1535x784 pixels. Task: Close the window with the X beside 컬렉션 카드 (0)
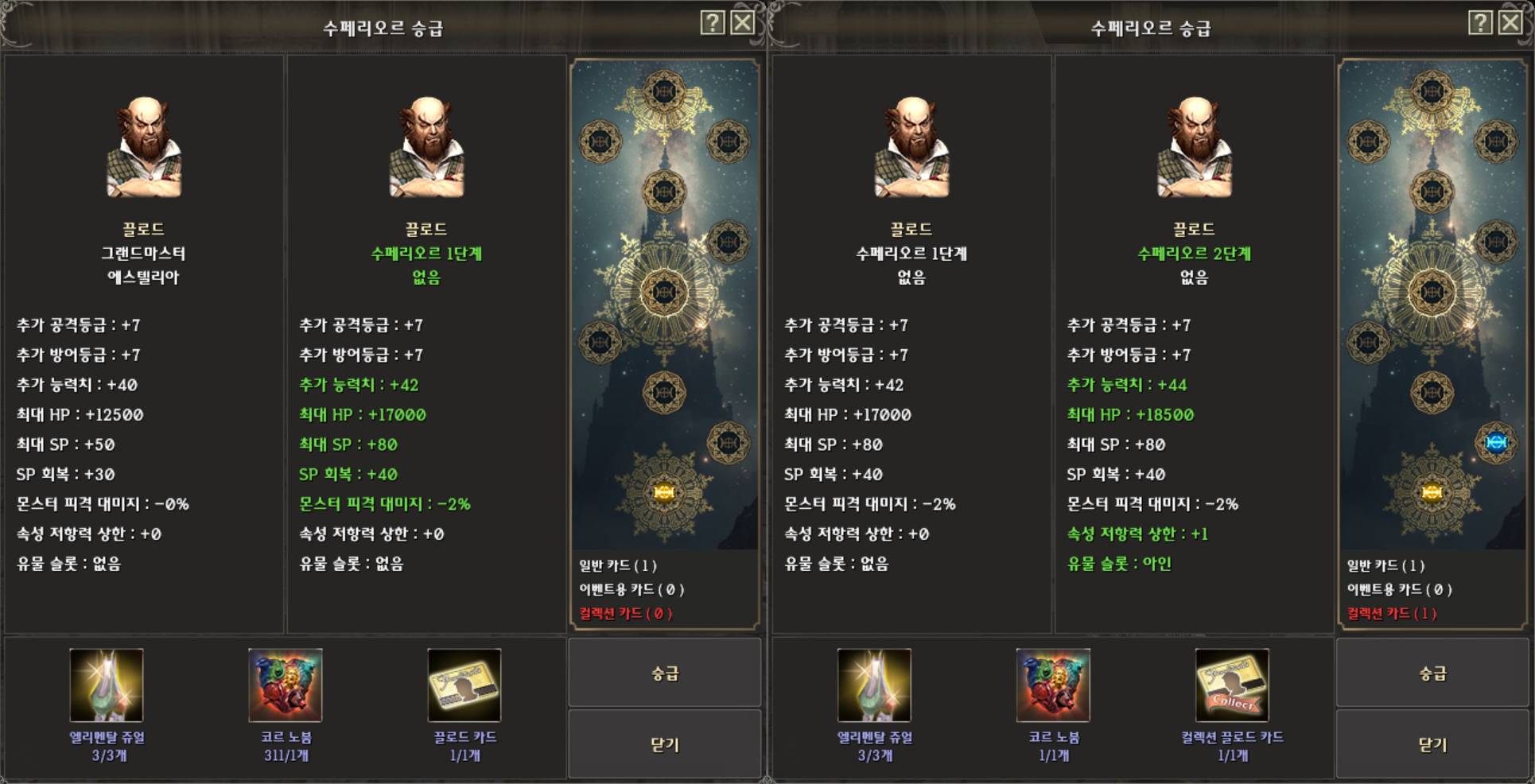742,22
